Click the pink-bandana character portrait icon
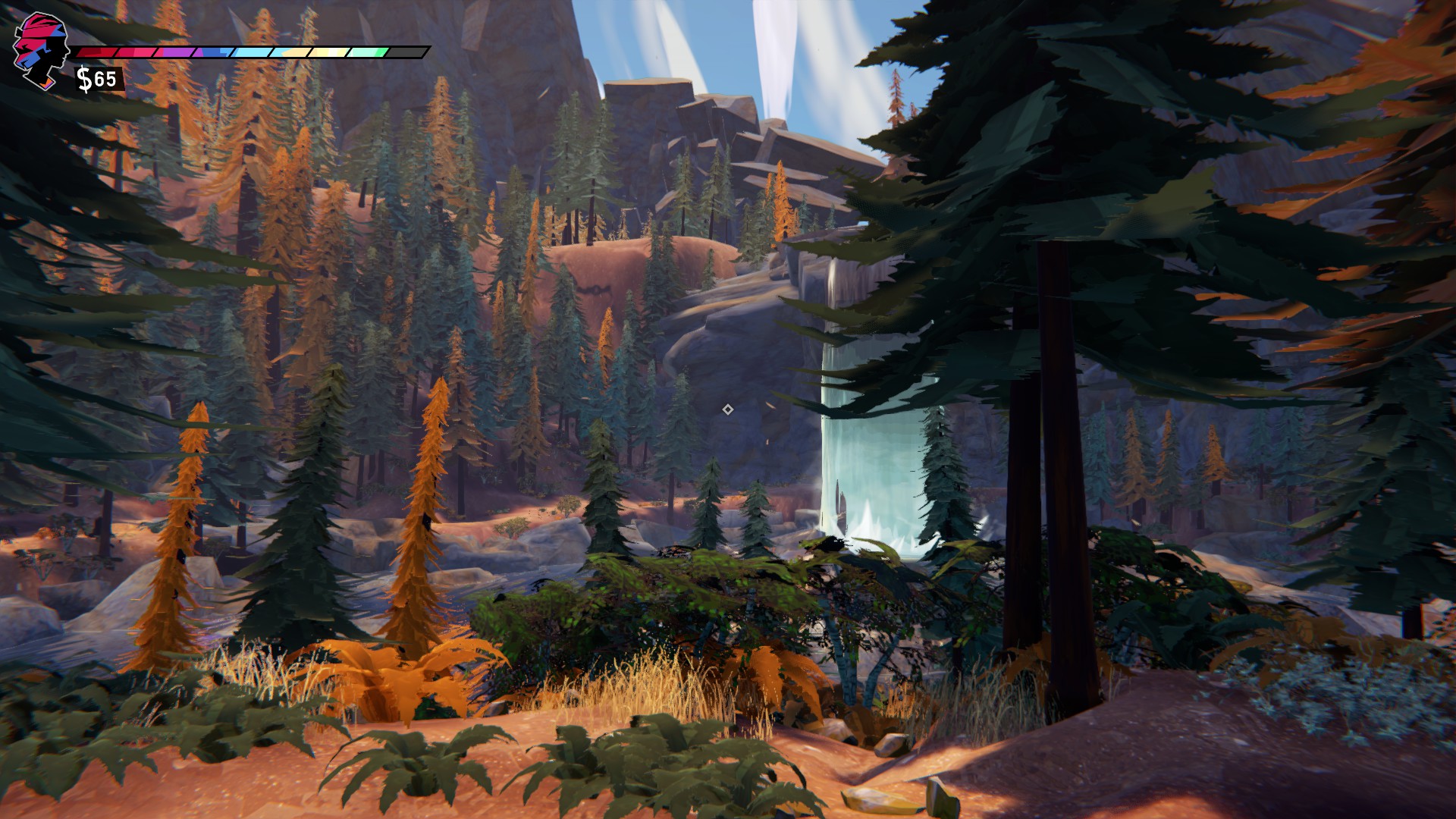Image resolution: width=1456 pixels, height=819 pixels. pyautogui.click(x=39, y=48)
